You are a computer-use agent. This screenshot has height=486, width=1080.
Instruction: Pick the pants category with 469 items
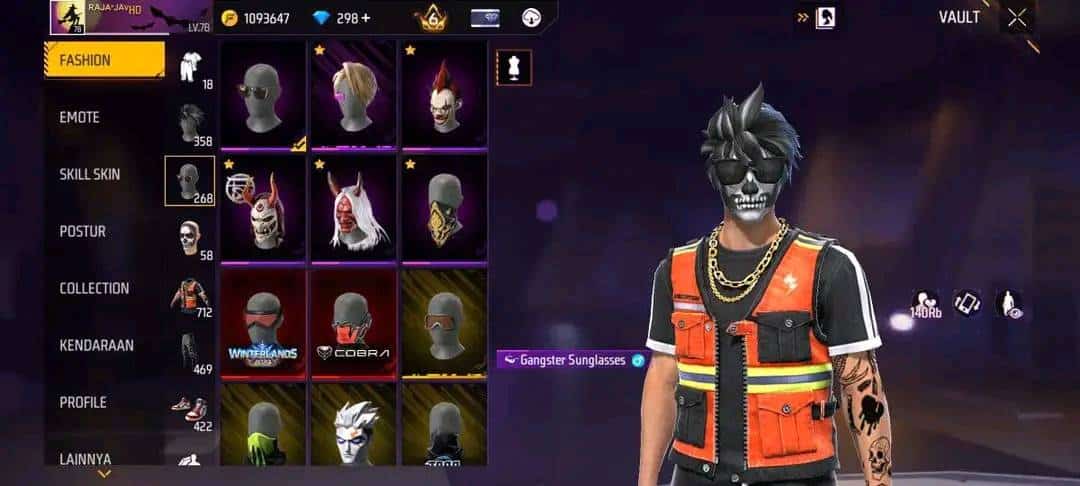click(190, 353)
